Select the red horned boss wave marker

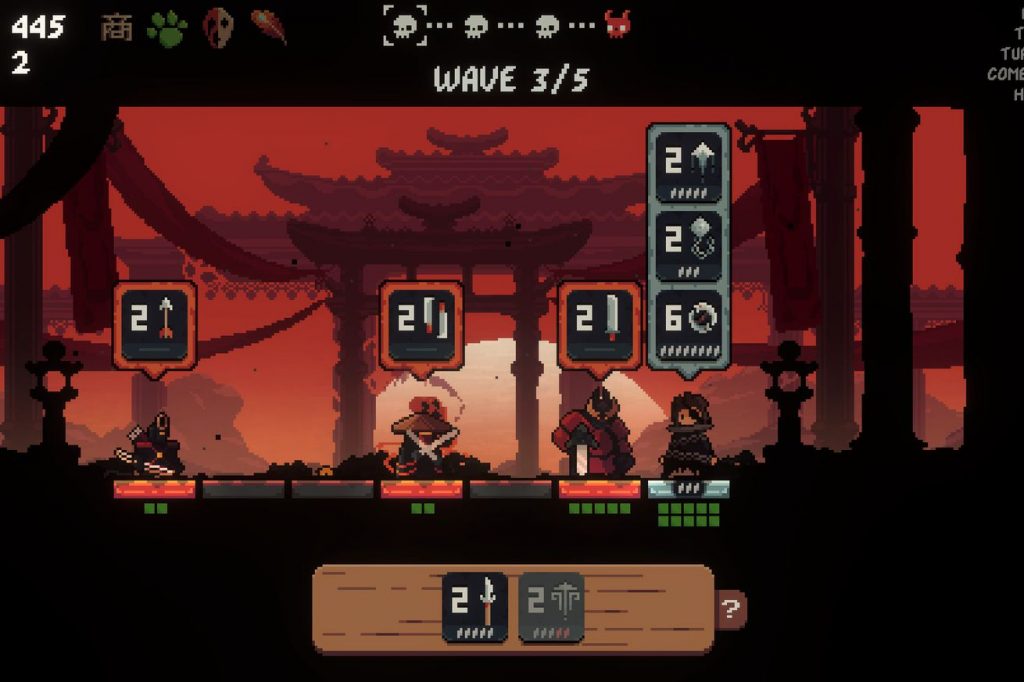coord(618,25)
